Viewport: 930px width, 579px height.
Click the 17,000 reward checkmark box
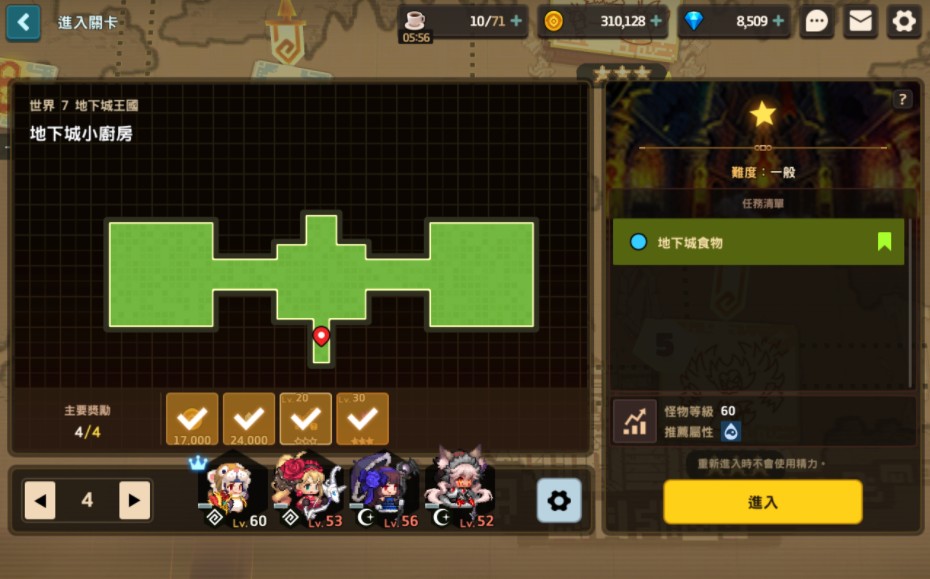(x=192, y=418)
